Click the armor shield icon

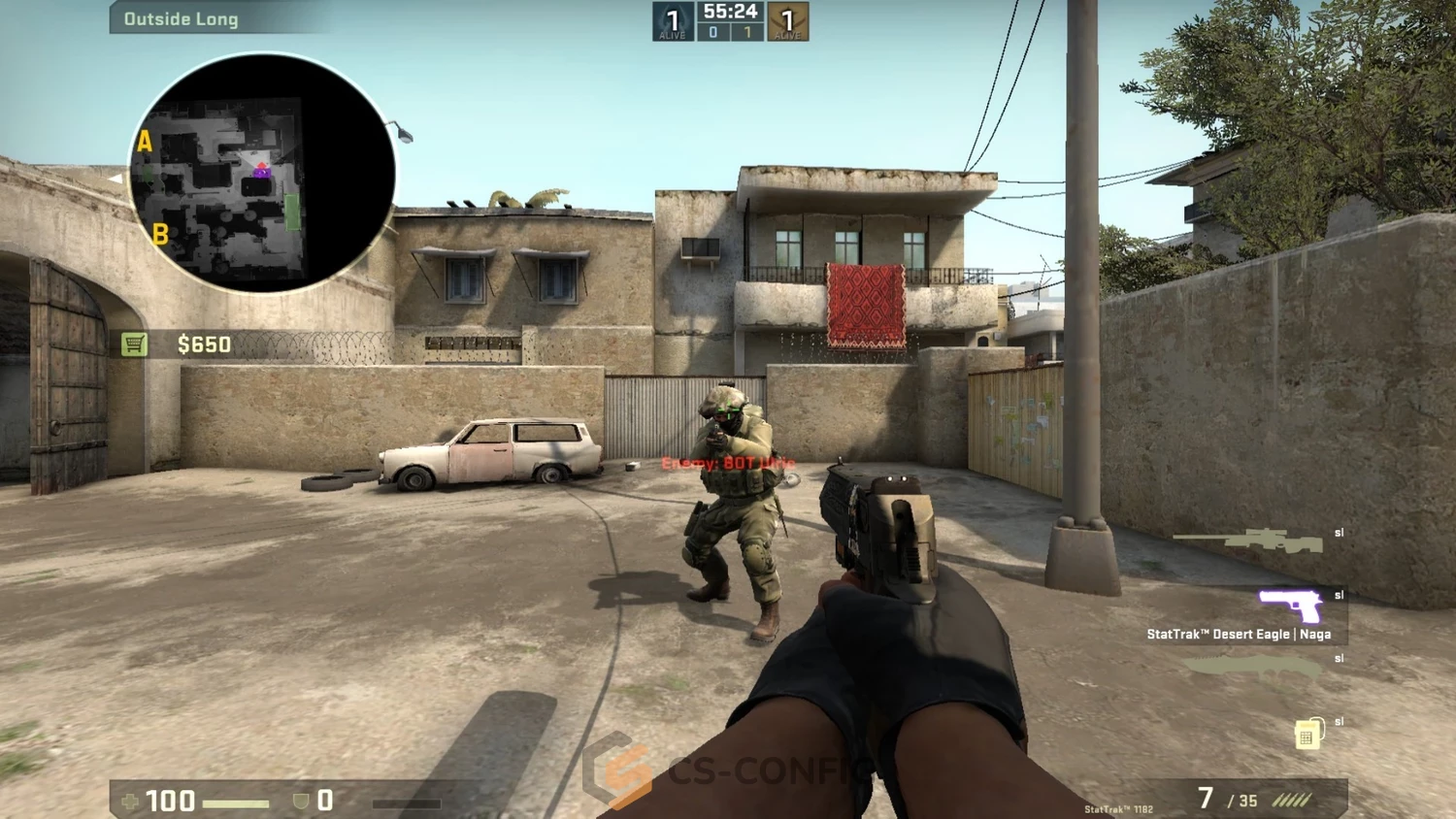300,802
